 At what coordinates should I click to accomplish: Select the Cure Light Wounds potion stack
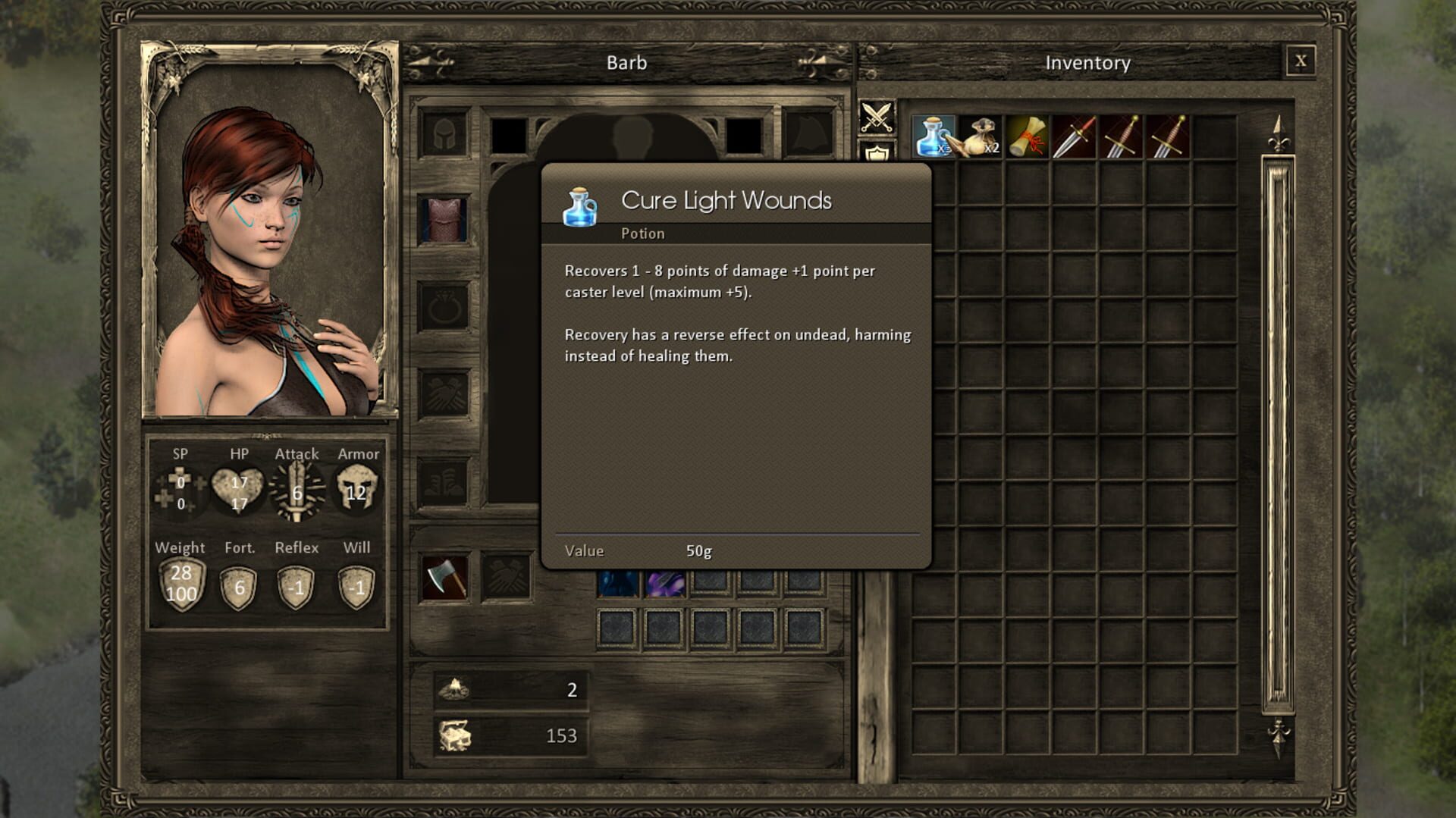[934, 137]
